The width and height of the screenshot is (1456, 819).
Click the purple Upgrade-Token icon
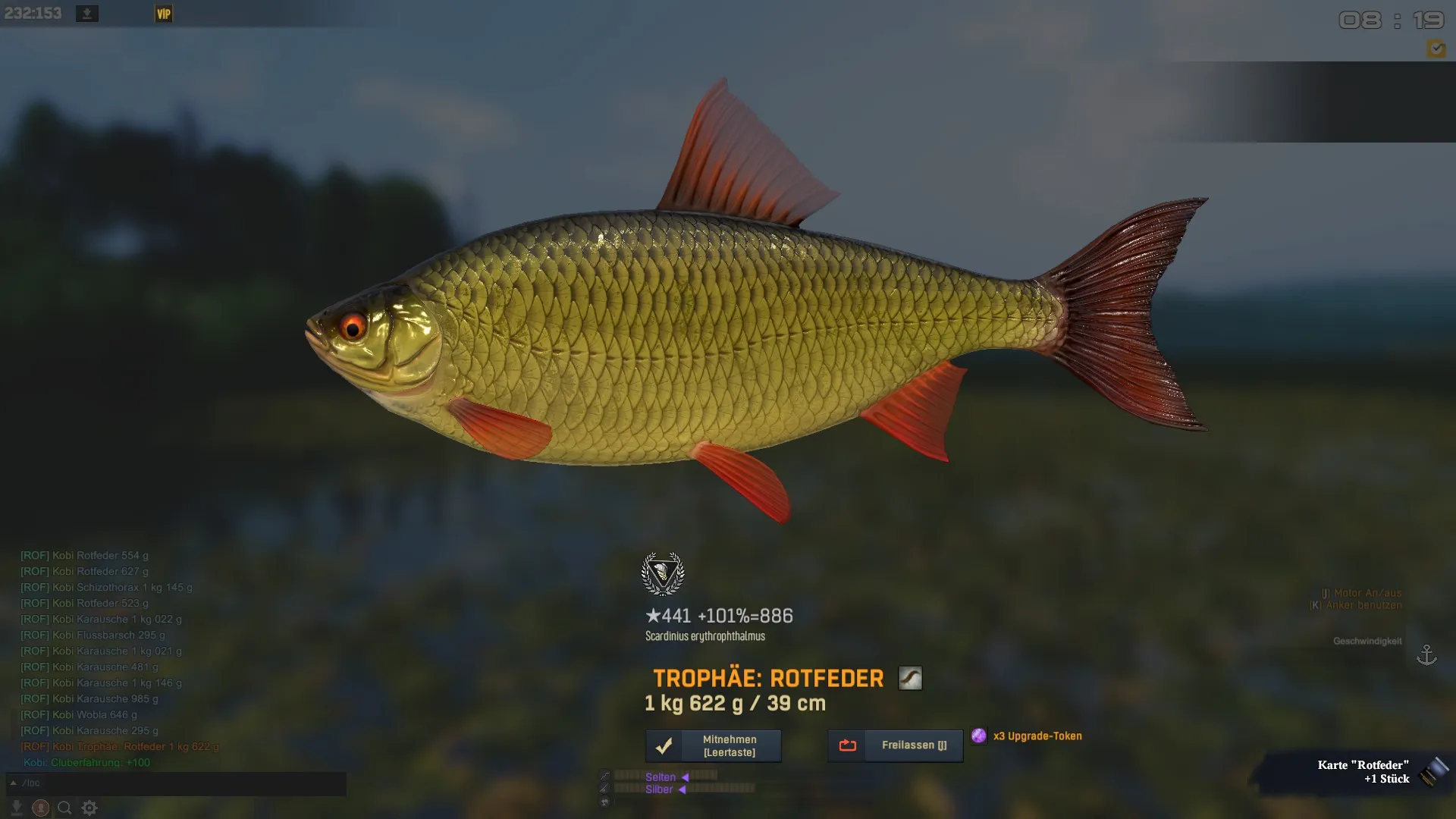point(979,736)
